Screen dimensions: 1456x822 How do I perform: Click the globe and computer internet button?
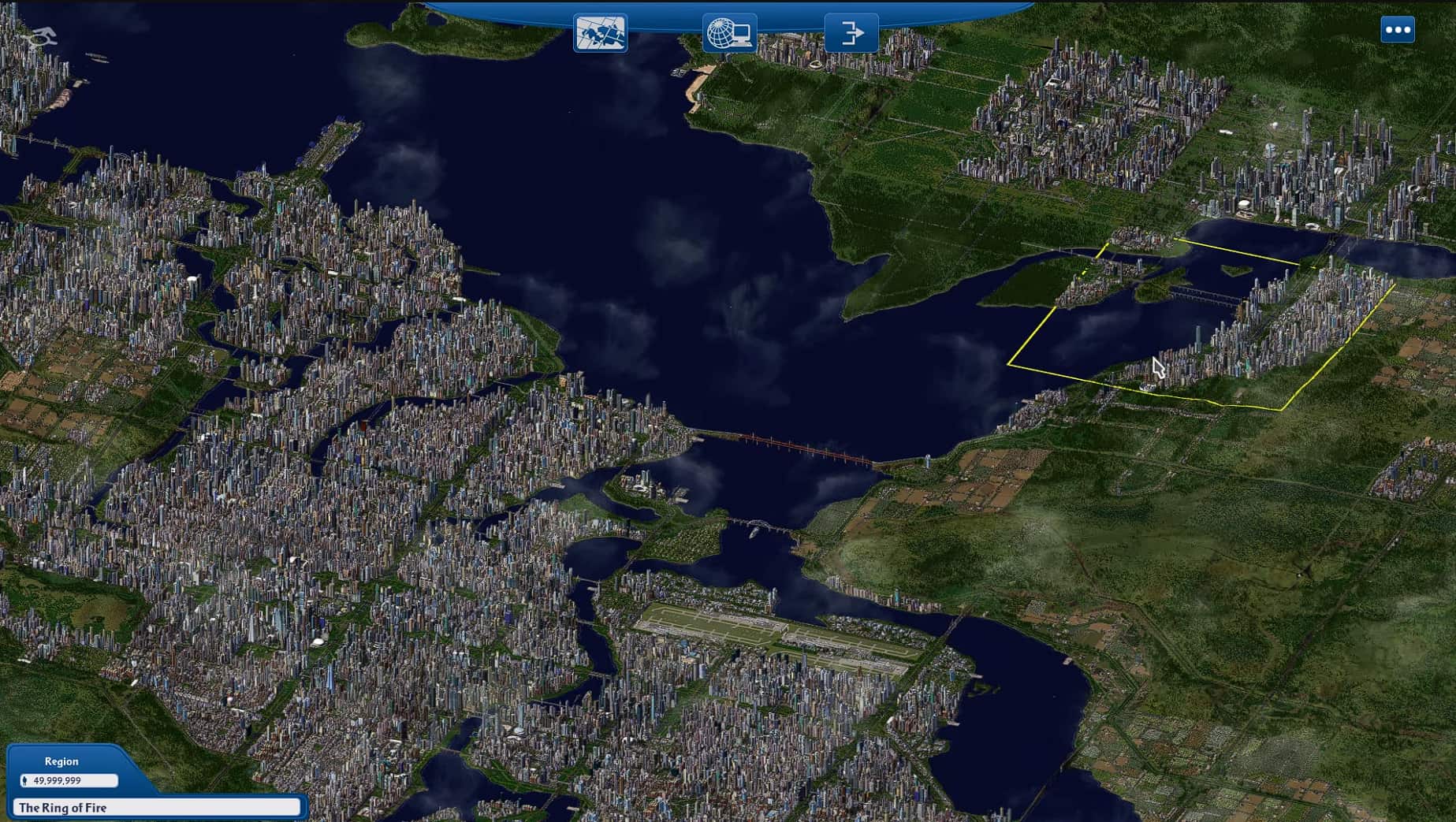click(729, 33)
